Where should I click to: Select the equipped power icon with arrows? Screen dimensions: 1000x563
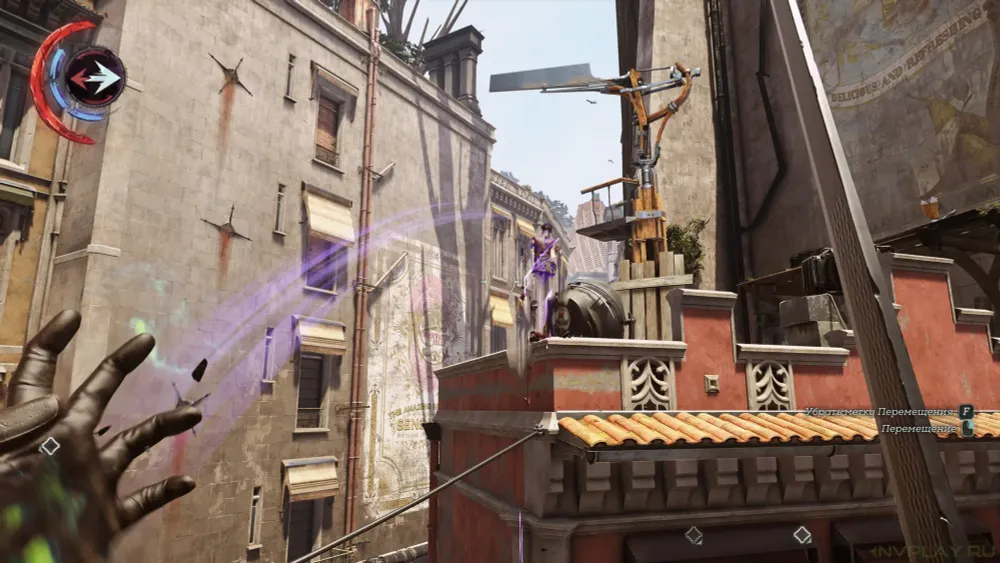96,77
